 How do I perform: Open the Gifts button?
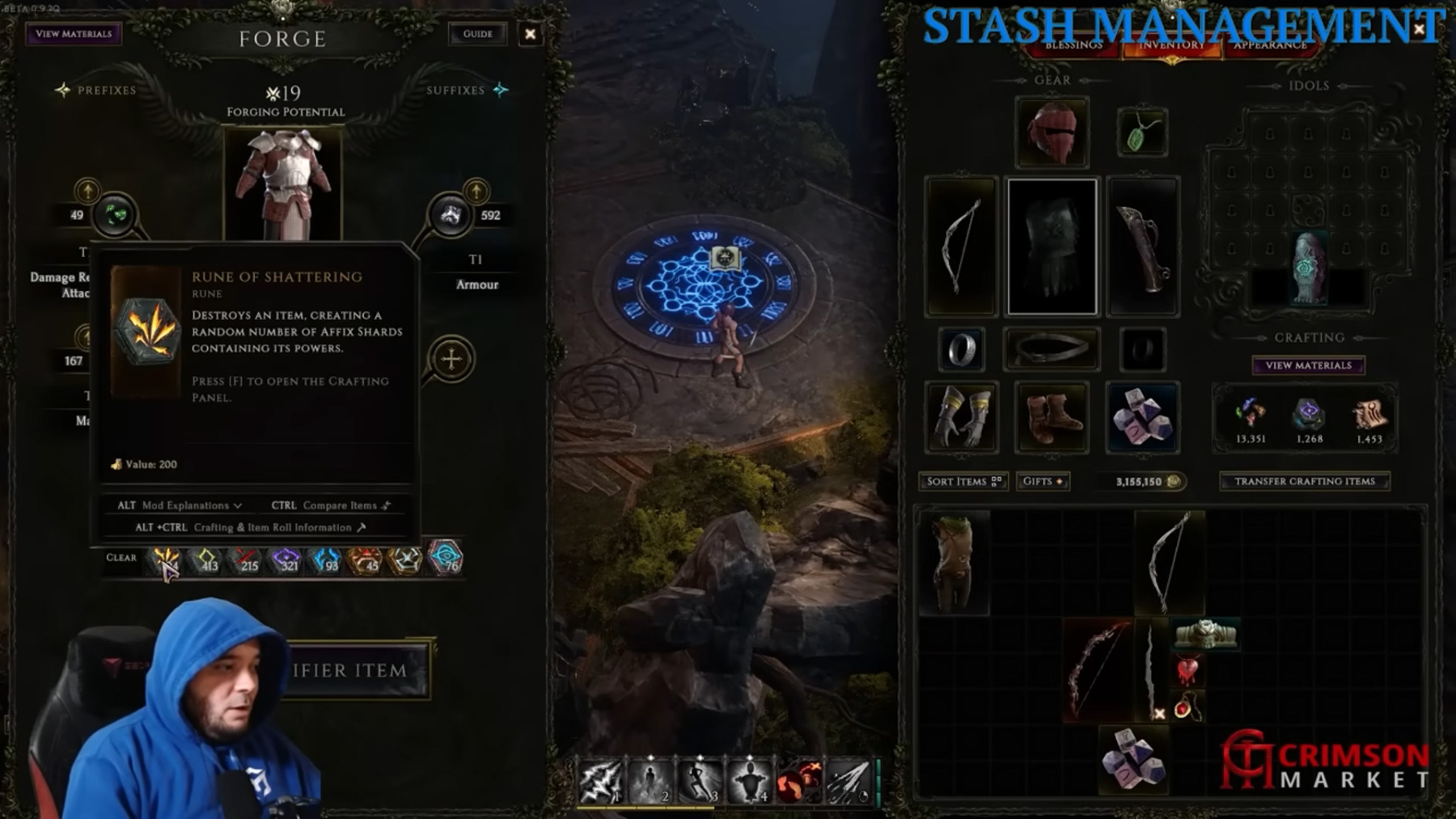click(x=1042, y=482)
